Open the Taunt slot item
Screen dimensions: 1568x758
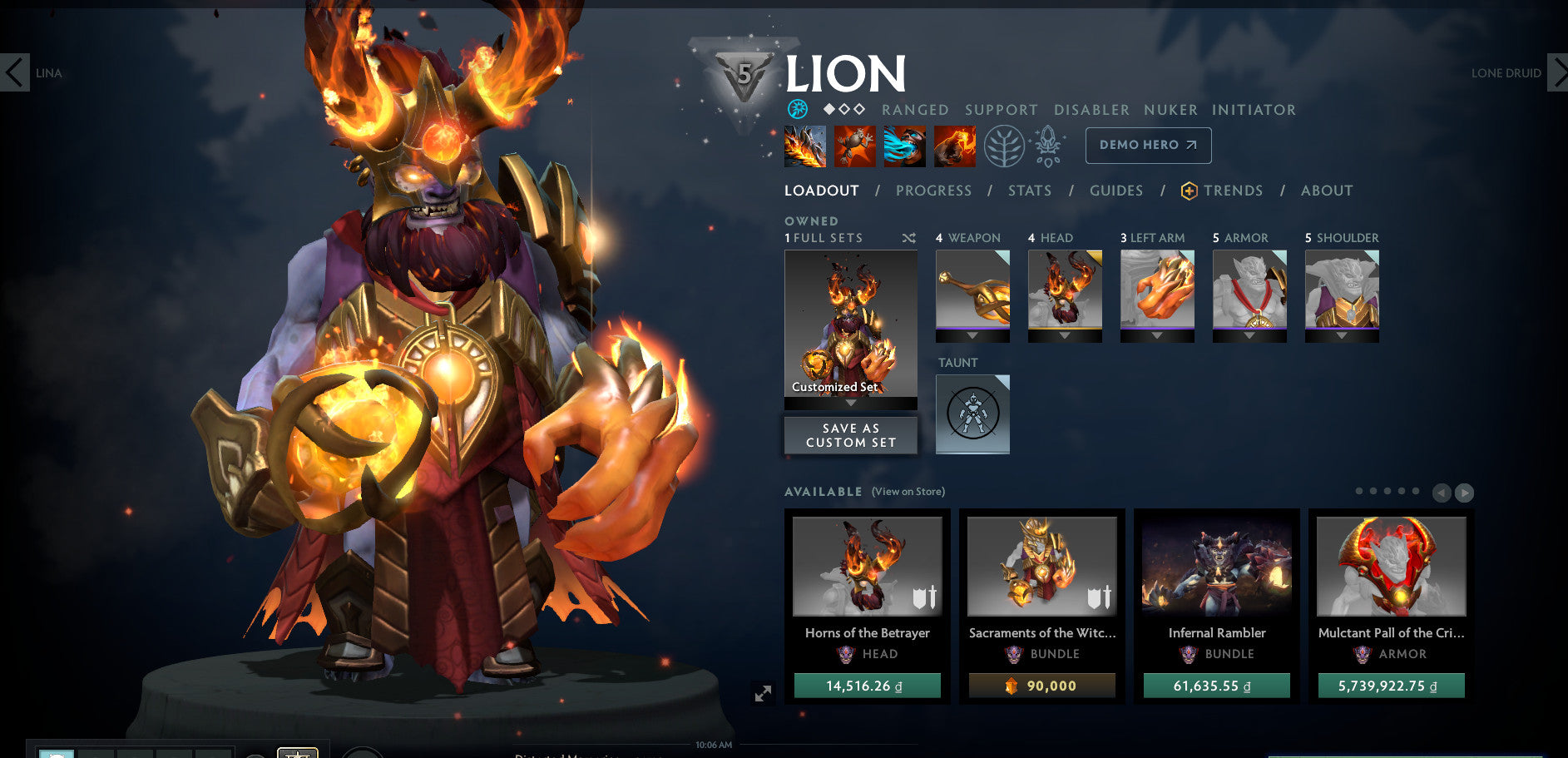[972, 414]
